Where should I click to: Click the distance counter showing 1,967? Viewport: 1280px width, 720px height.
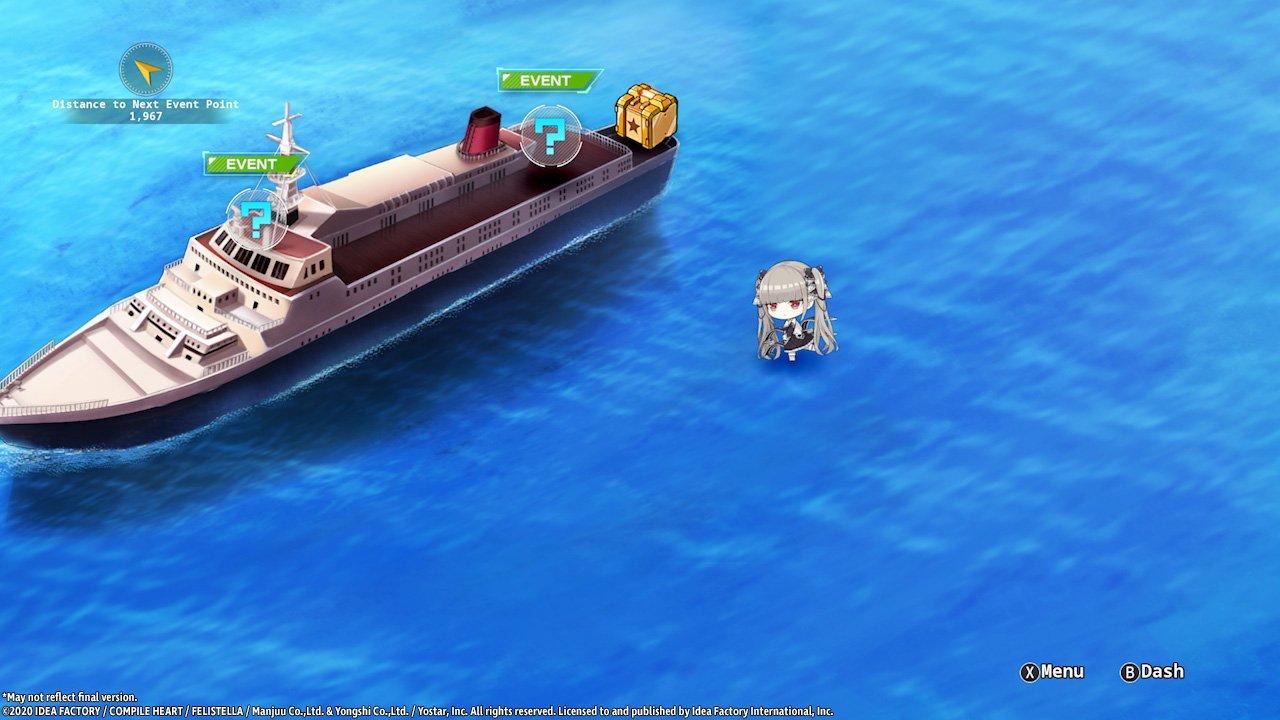[x=146, y=115]
